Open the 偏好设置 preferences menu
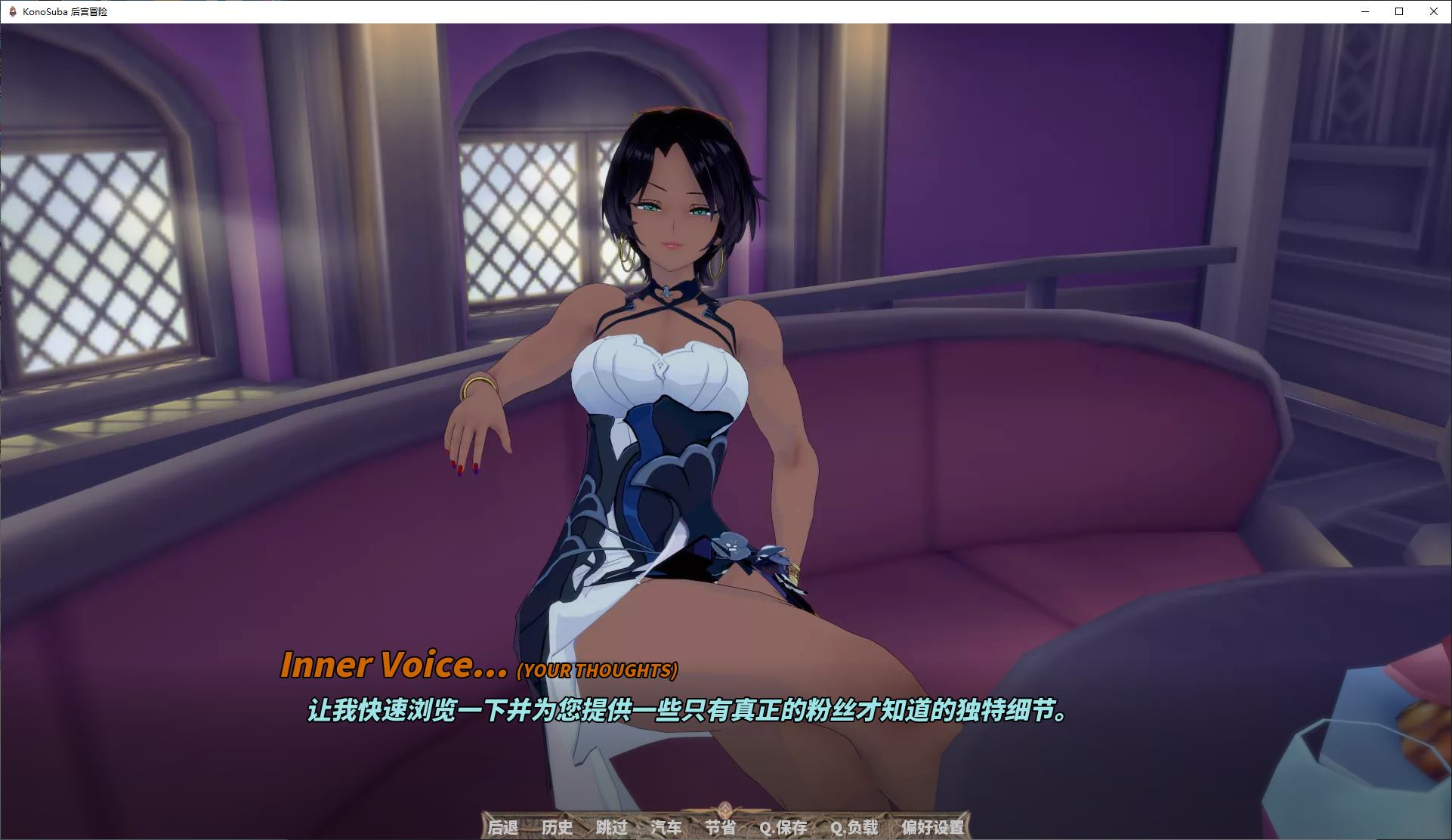 click(935, 827)
